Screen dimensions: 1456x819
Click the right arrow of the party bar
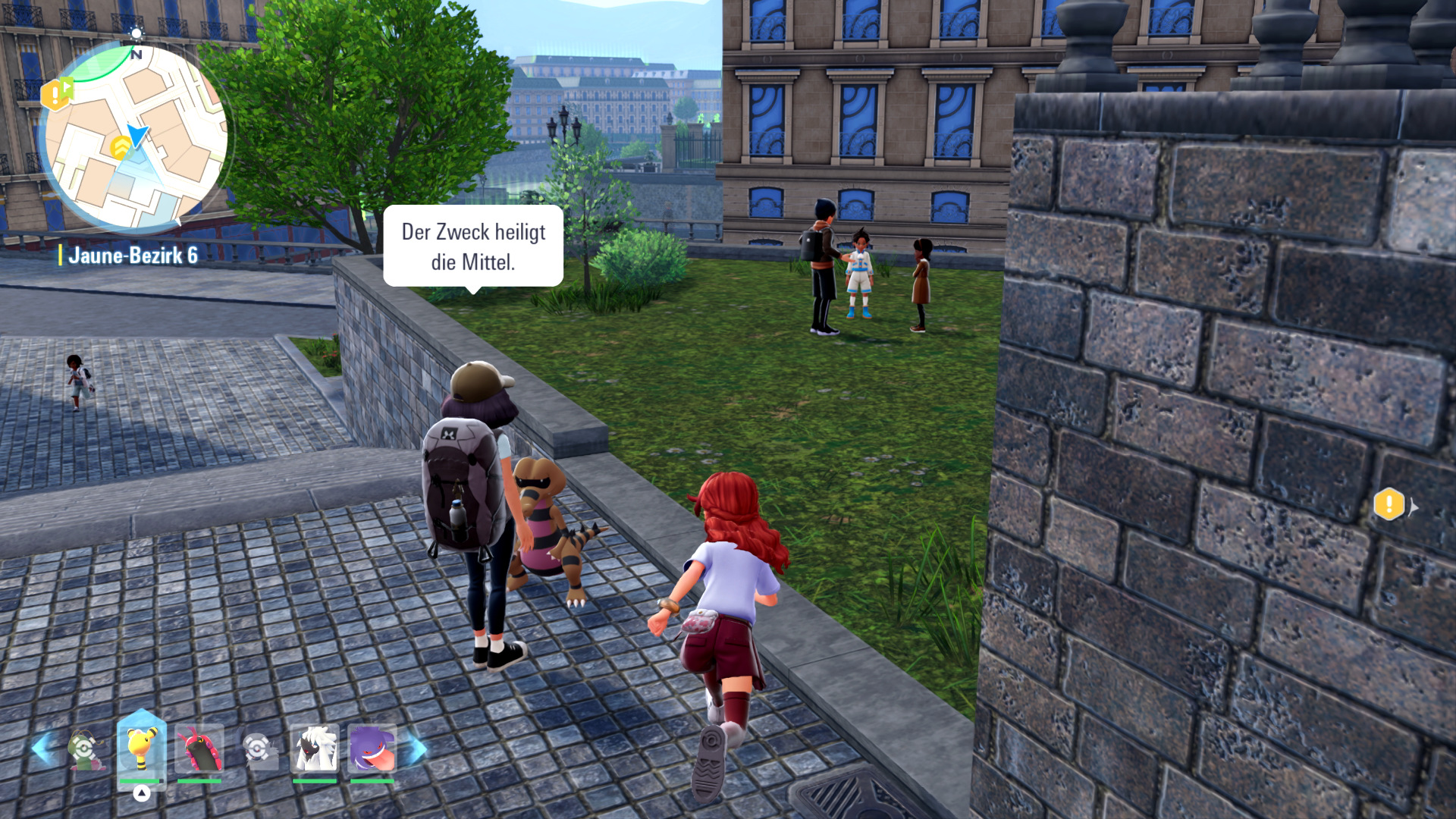coord(414,748)
